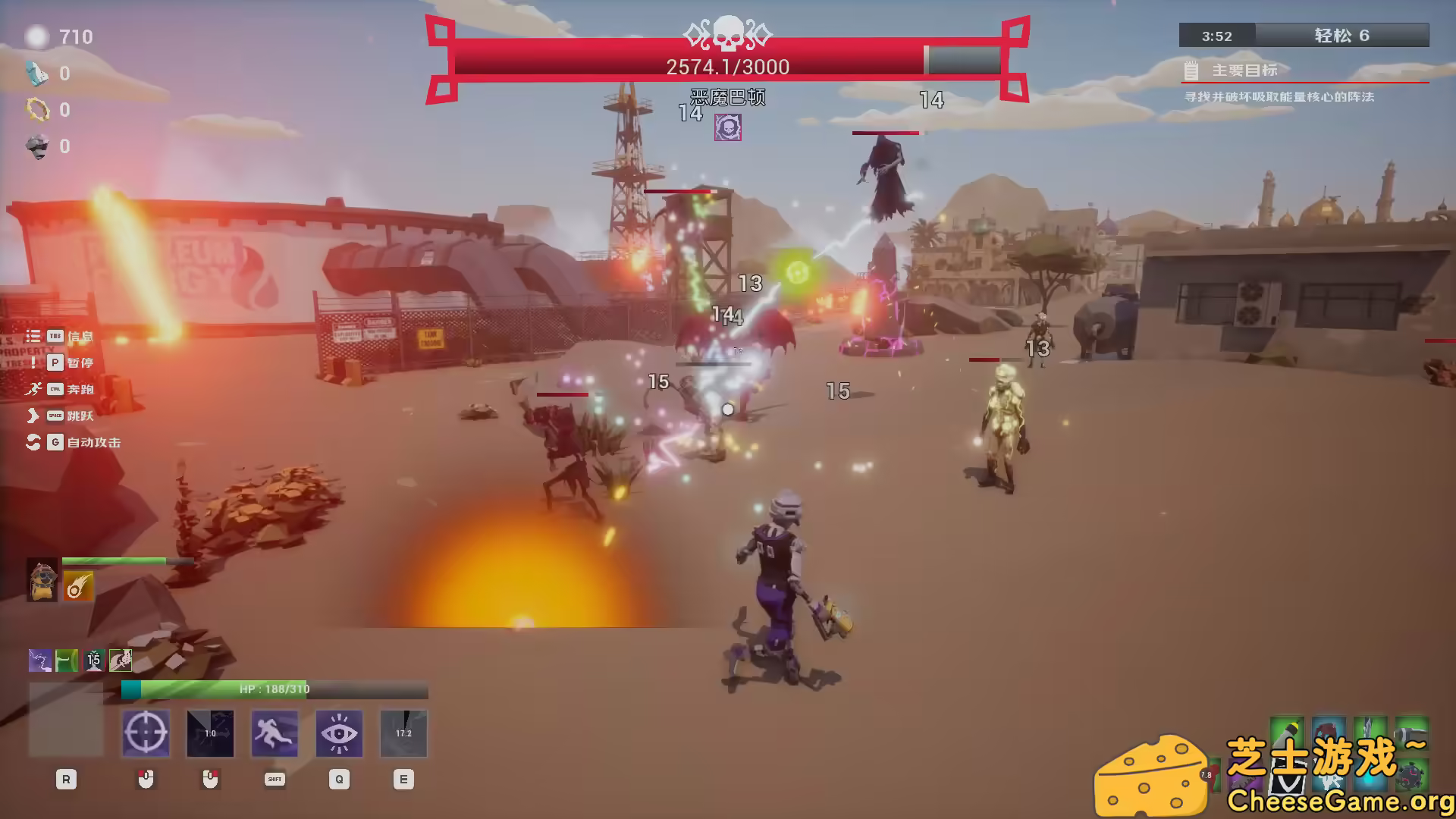This screenshot has height=819, width=1456.
Task: Trigger the eye skill icon
Action: [x=339, y=733]
